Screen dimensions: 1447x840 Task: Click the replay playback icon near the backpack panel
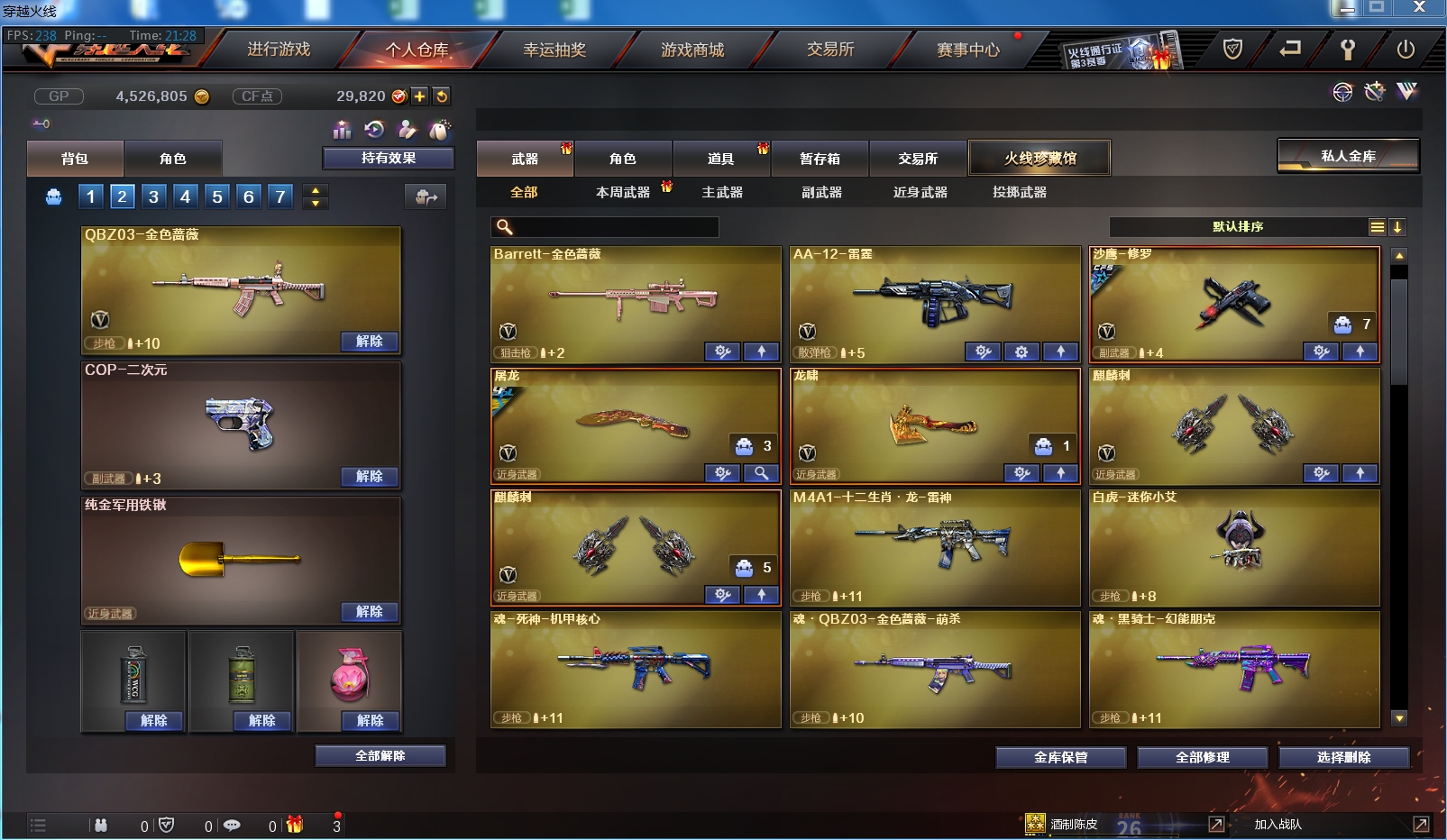point(374,129)
